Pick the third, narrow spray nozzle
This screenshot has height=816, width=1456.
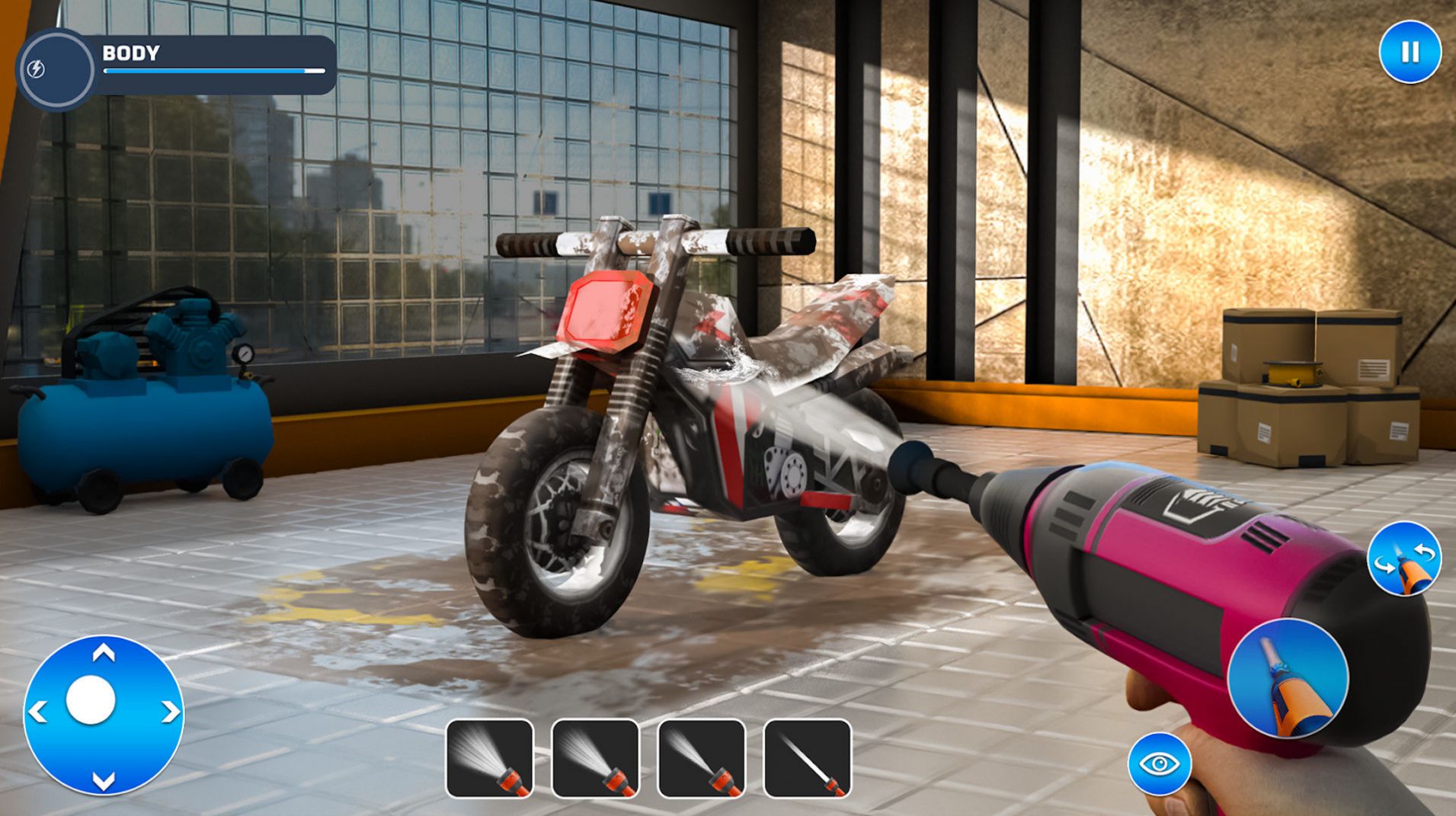pyautogui.click(x=701, y=759)
